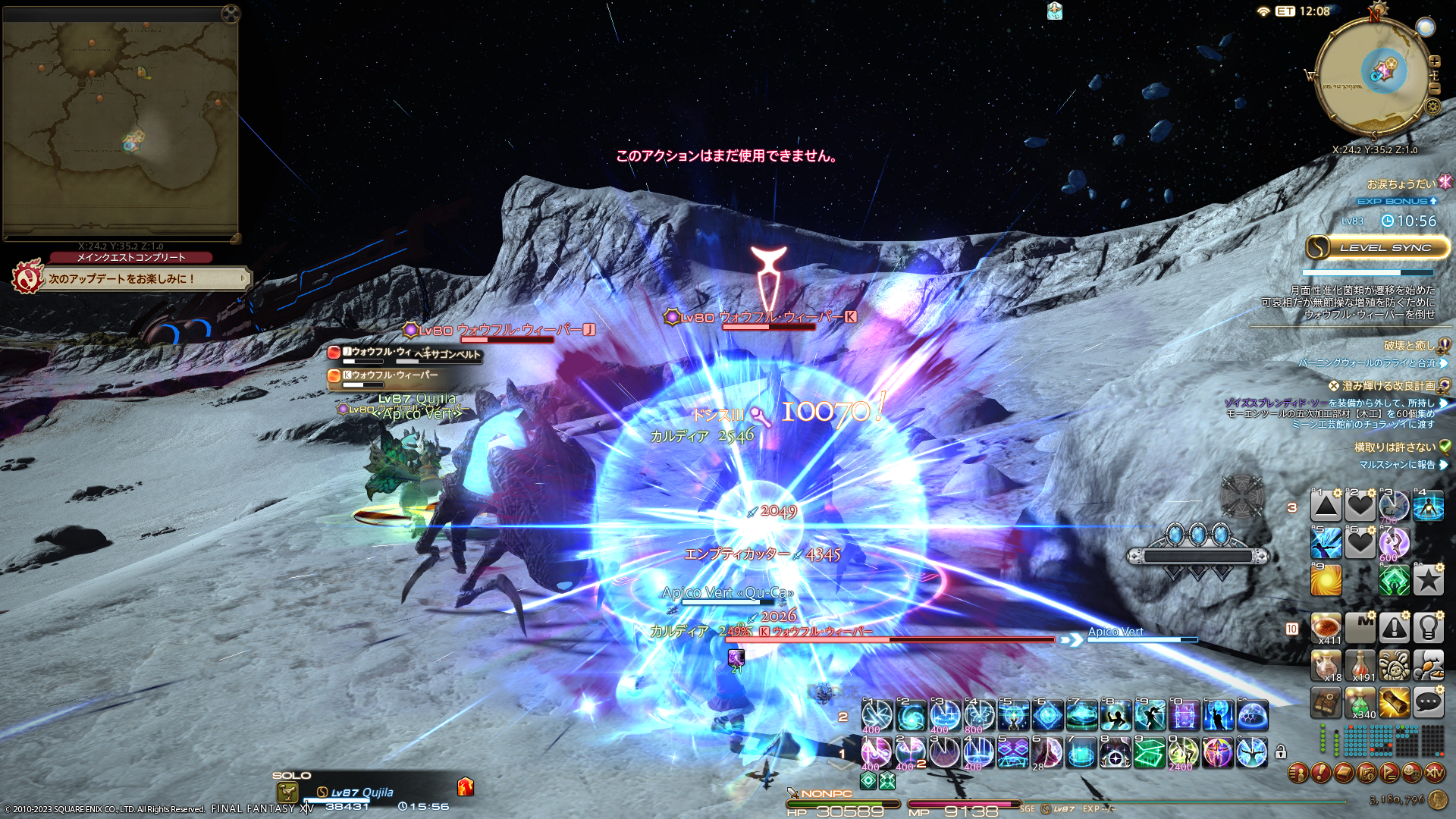
Task: Use the golden swirl Sprint action
Action: (x=1326, y=581)
